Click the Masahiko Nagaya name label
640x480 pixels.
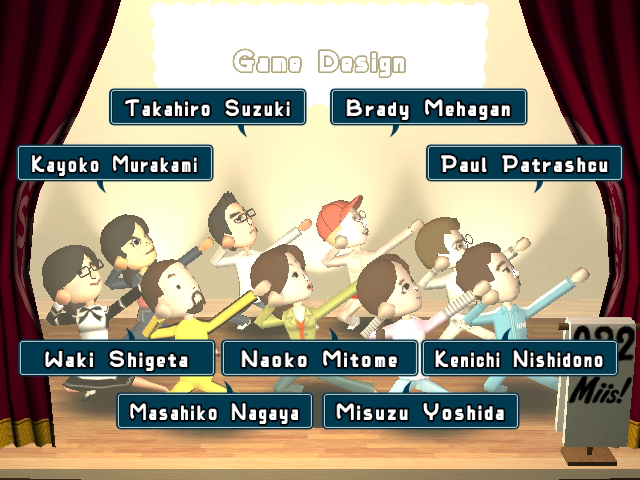(214, 410)
